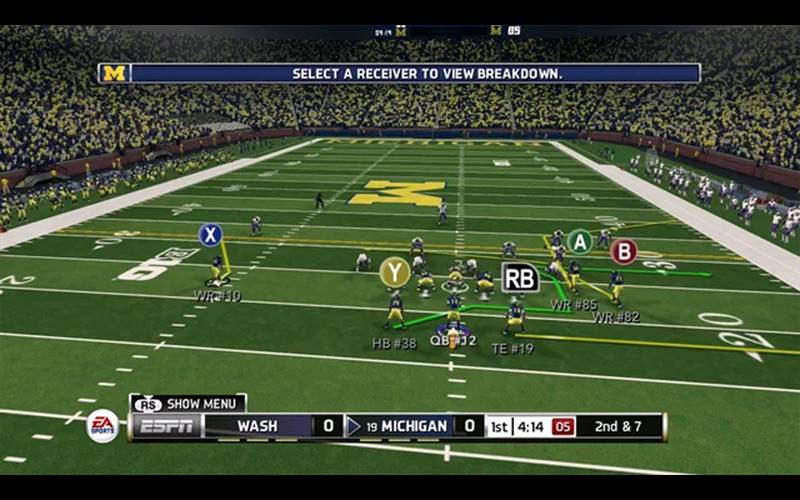Open the Show Menu option
The image size is (800, 500).
[188, 404]
